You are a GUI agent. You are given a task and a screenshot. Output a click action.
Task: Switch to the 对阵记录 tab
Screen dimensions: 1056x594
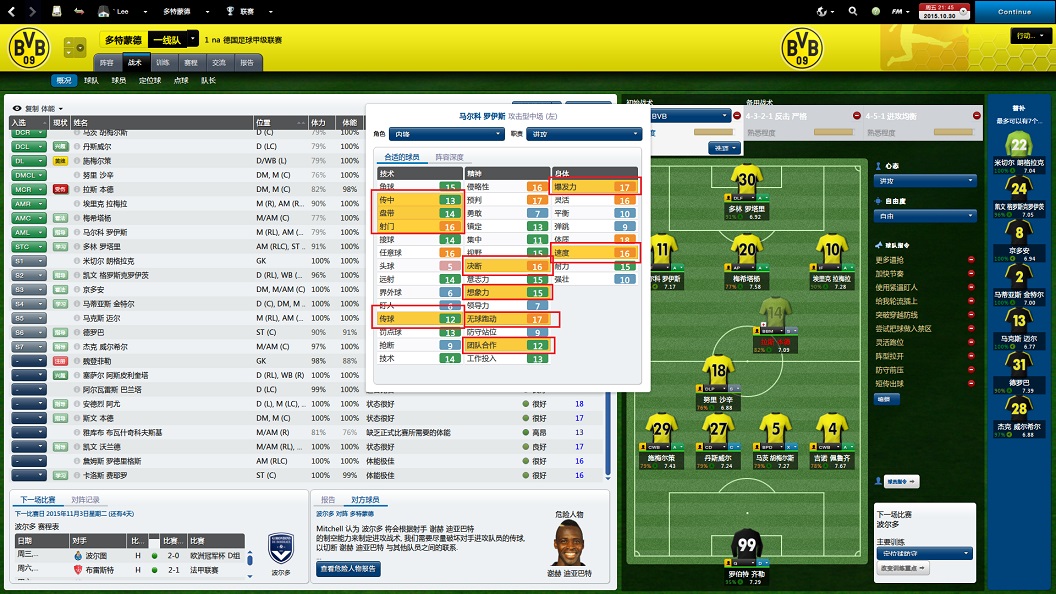[x=84, y=499]
